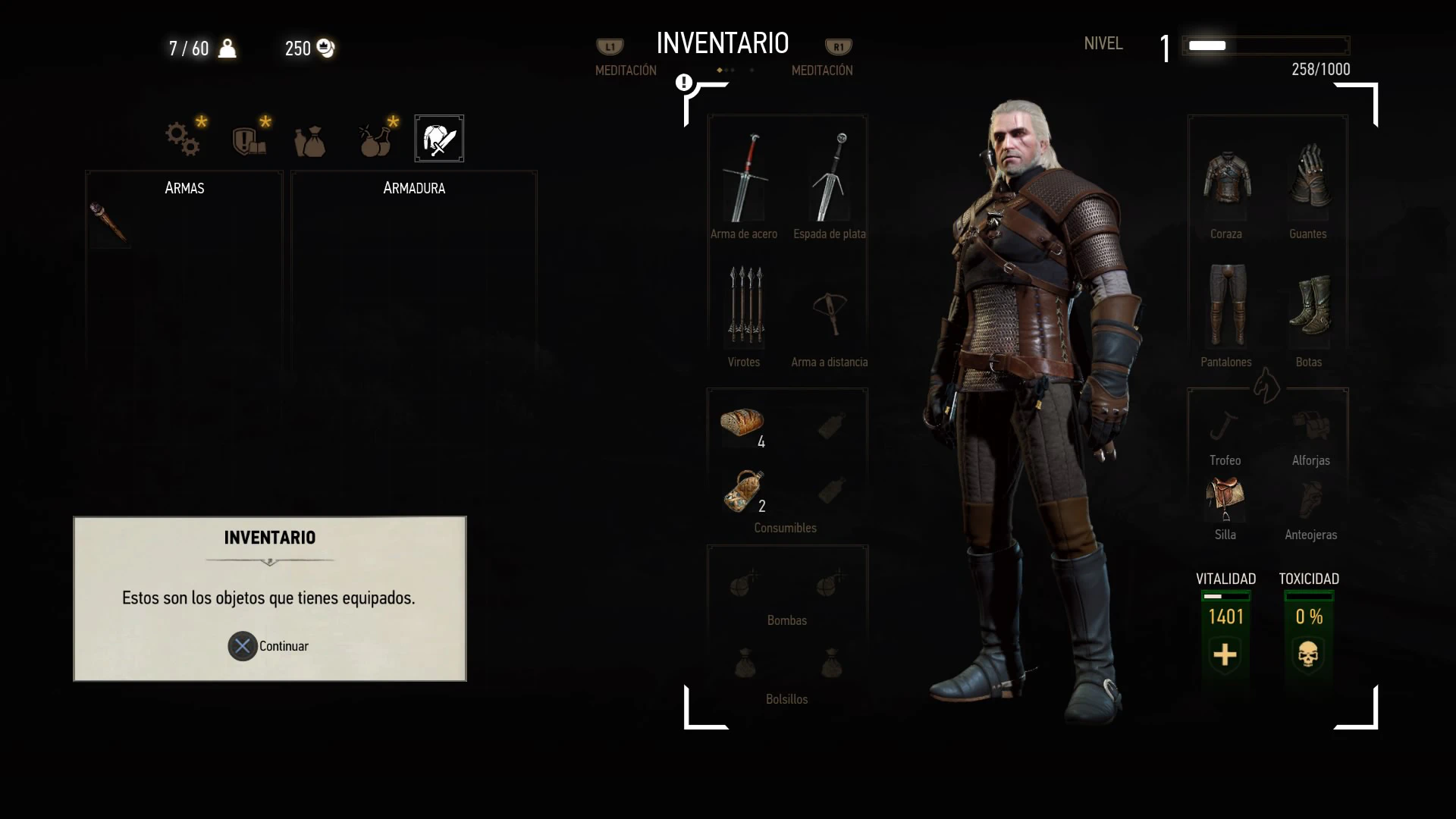Select the empty Alforjas saddlebags slot
Viewport: 1456px width, 819px height.
1310,427
